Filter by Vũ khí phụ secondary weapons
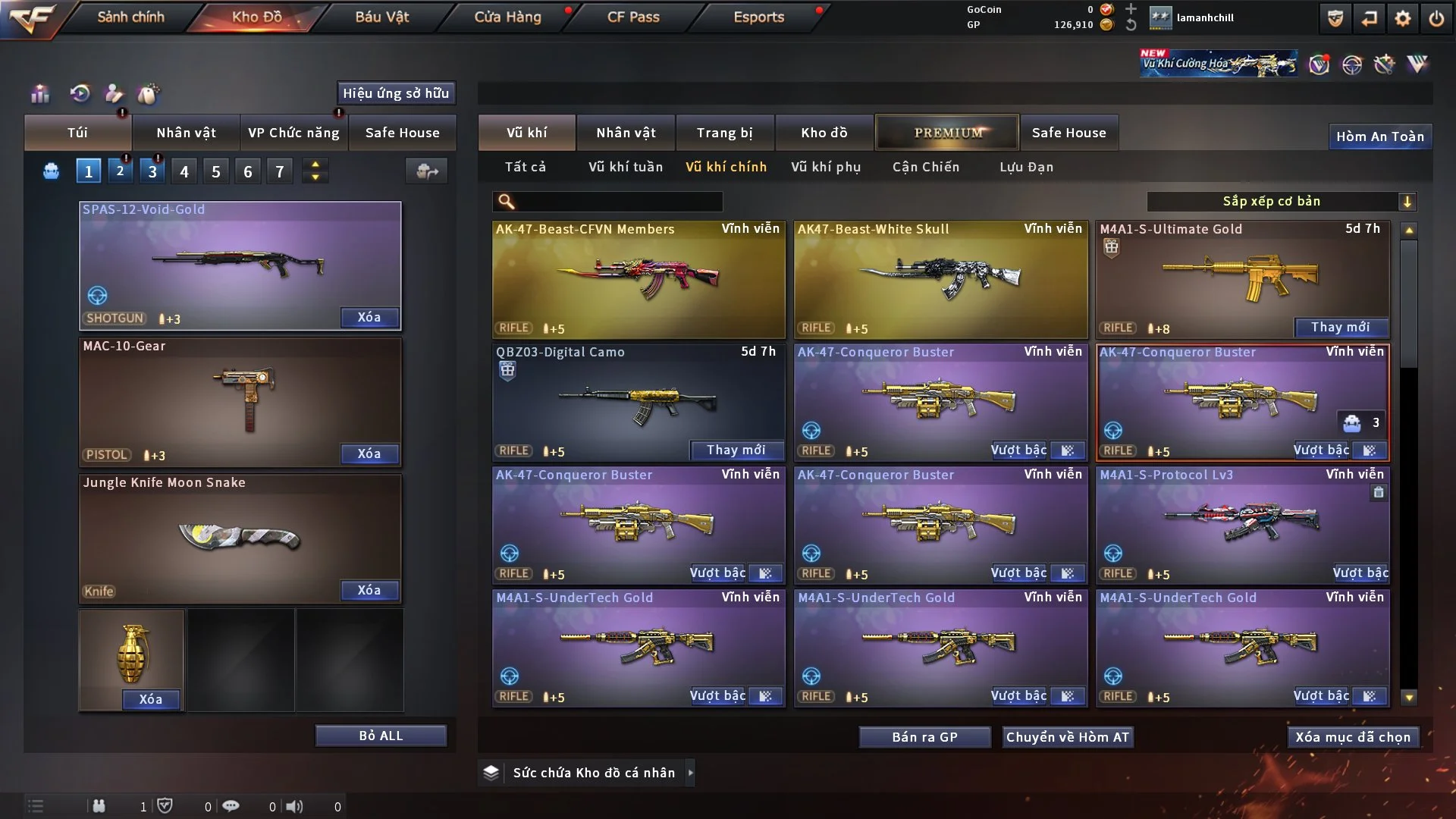The width and height of the screenshot is (1456, 819). [x=826, y=167]
